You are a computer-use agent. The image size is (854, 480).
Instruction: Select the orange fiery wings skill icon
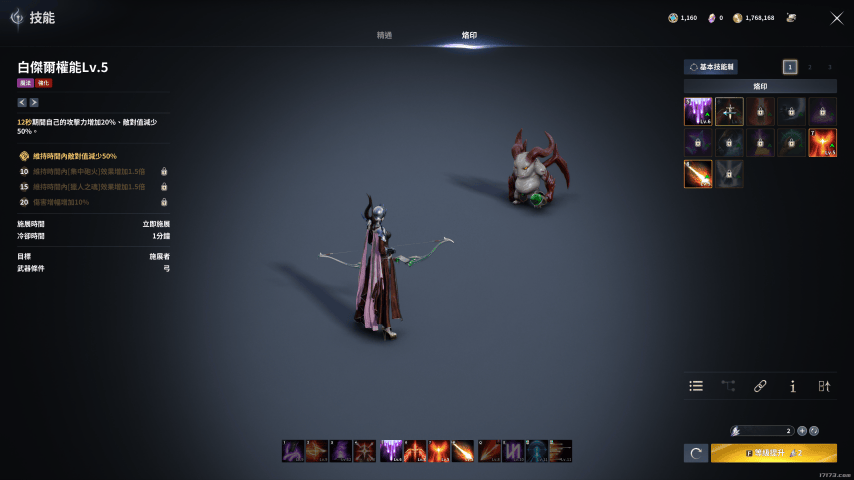click(x=822, y=142)
